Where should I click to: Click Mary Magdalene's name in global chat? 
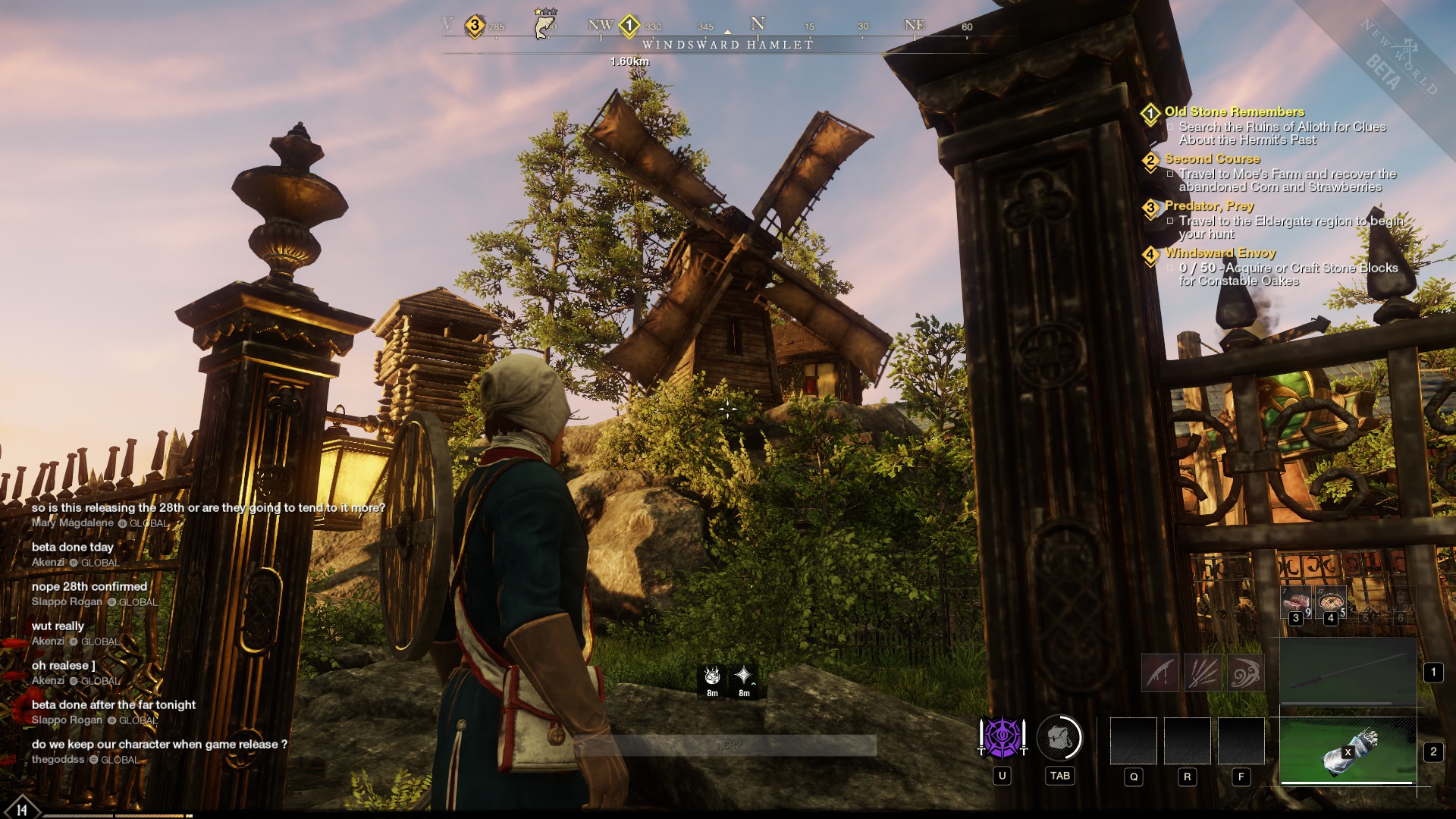pos(73,522)
